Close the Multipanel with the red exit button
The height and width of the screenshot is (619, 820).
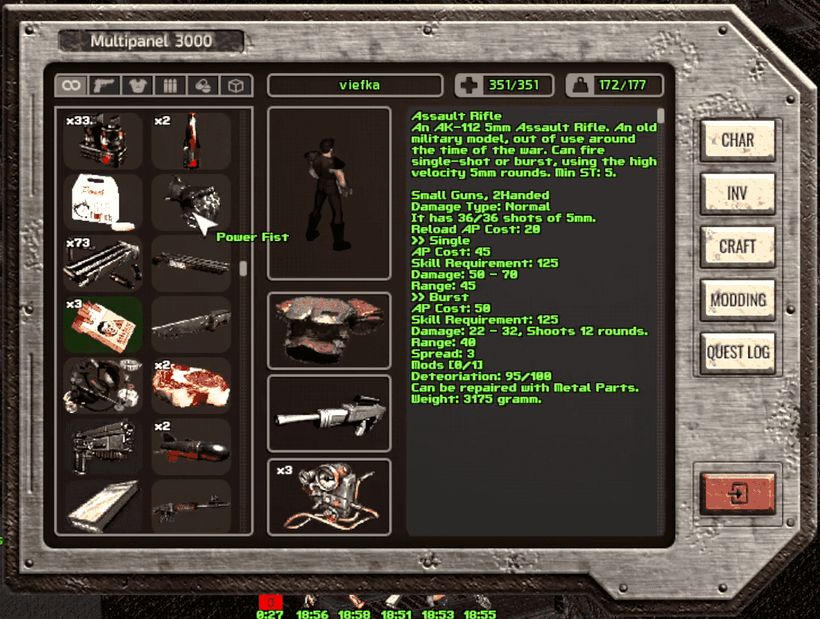738,493
